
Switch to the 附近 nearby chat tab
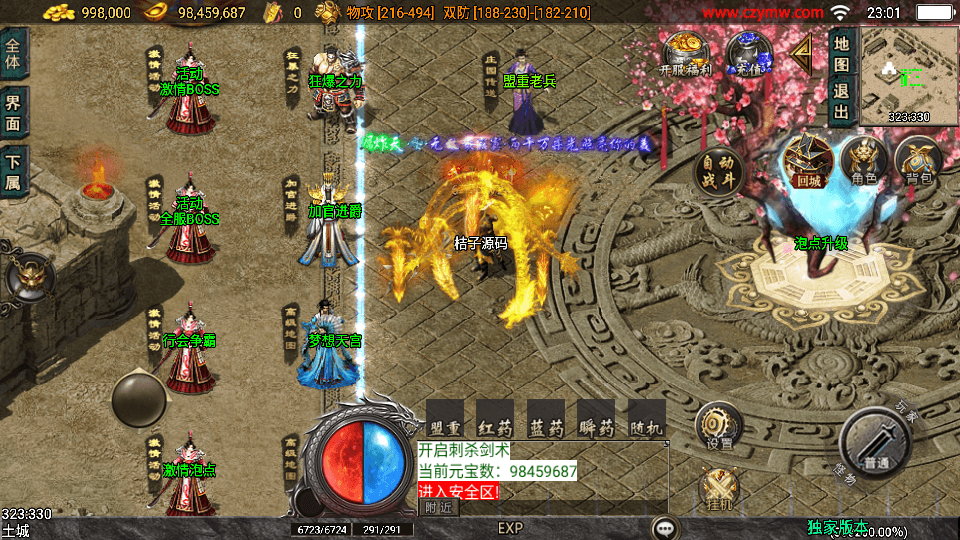438,507
